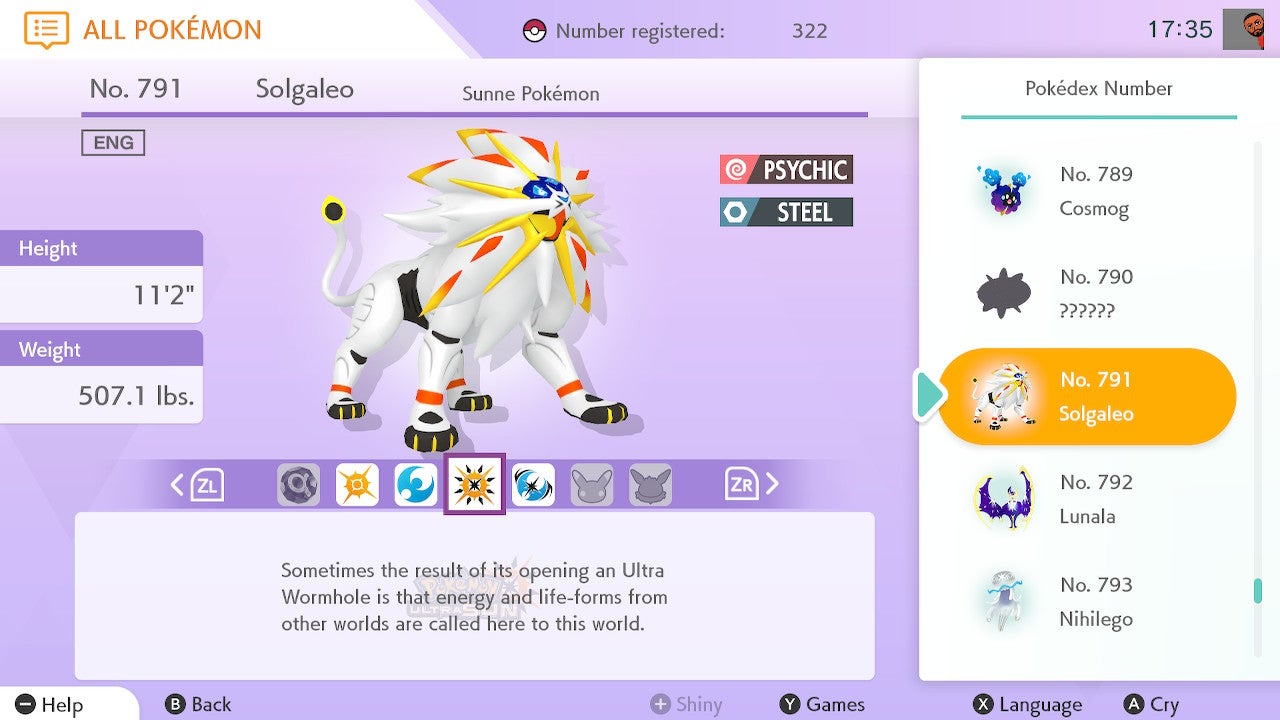Click the ENG language indicator box
Screen dimensions: 1280x720
click(113, 142)
